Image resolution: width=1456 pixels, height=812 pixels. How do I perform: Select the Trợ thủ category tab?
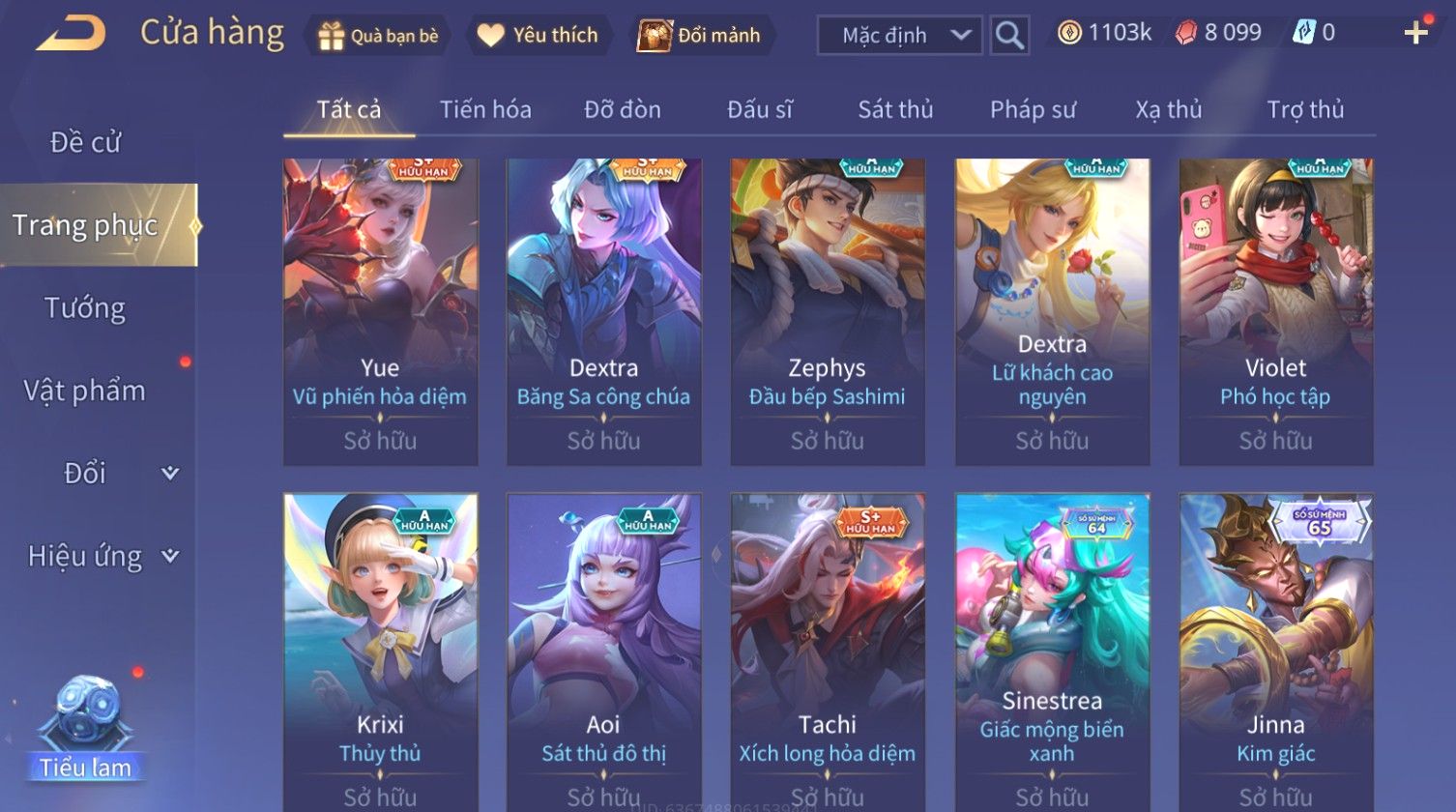click(x=1305, y=110)
